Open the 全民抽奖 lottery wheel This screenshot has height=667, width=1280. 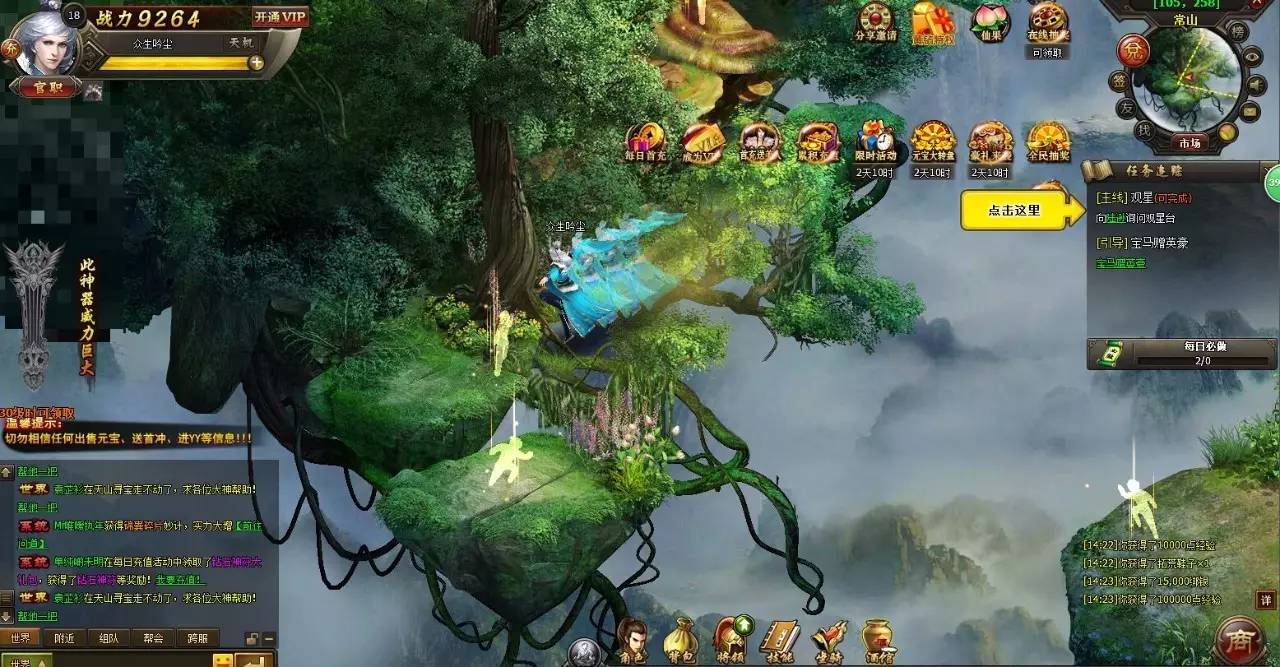click(1048, 143)
